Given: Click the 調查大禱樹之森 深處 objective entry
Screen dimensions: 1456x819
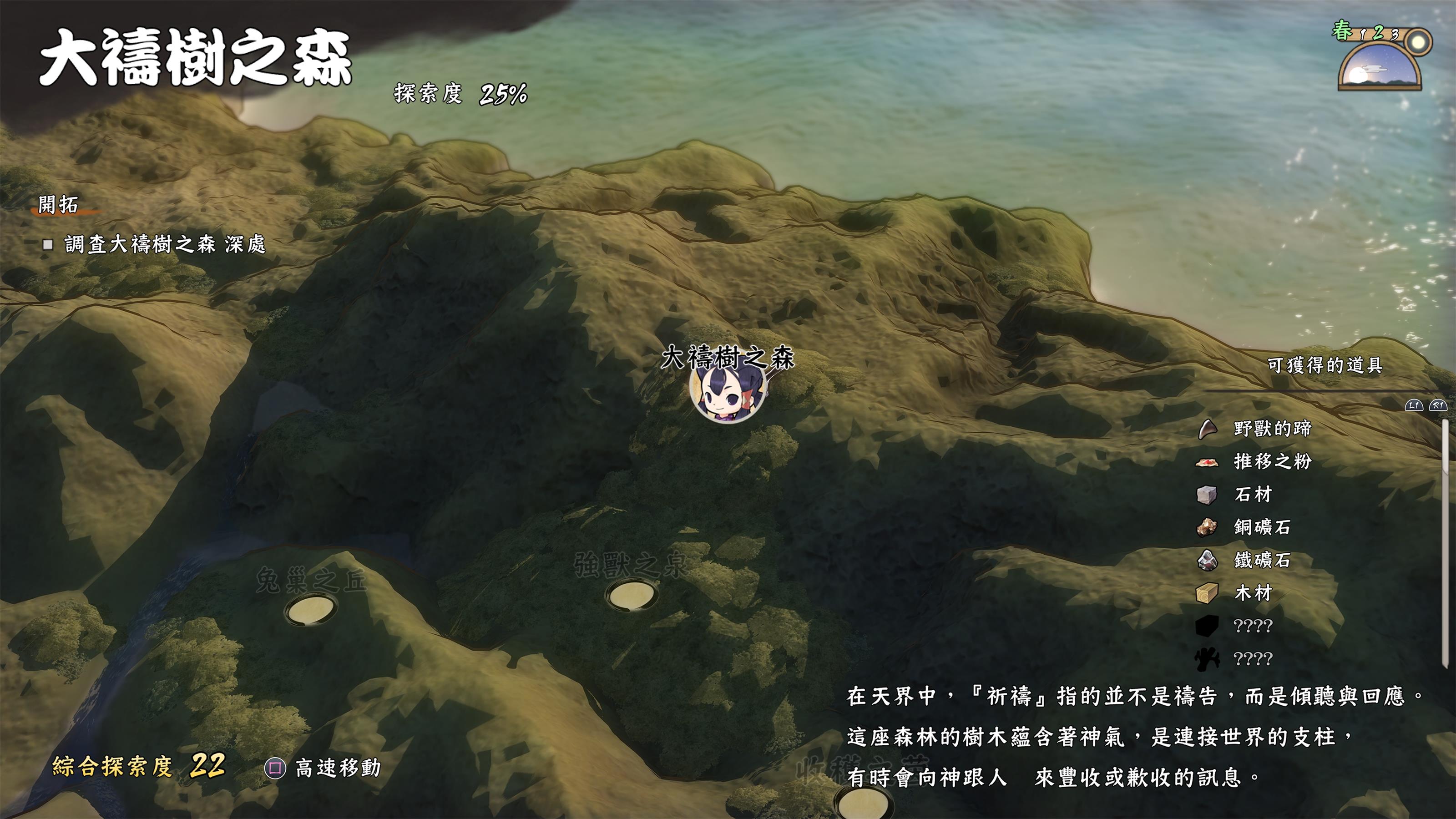Looking at the screenshot, I should click(x=164, y=244).
